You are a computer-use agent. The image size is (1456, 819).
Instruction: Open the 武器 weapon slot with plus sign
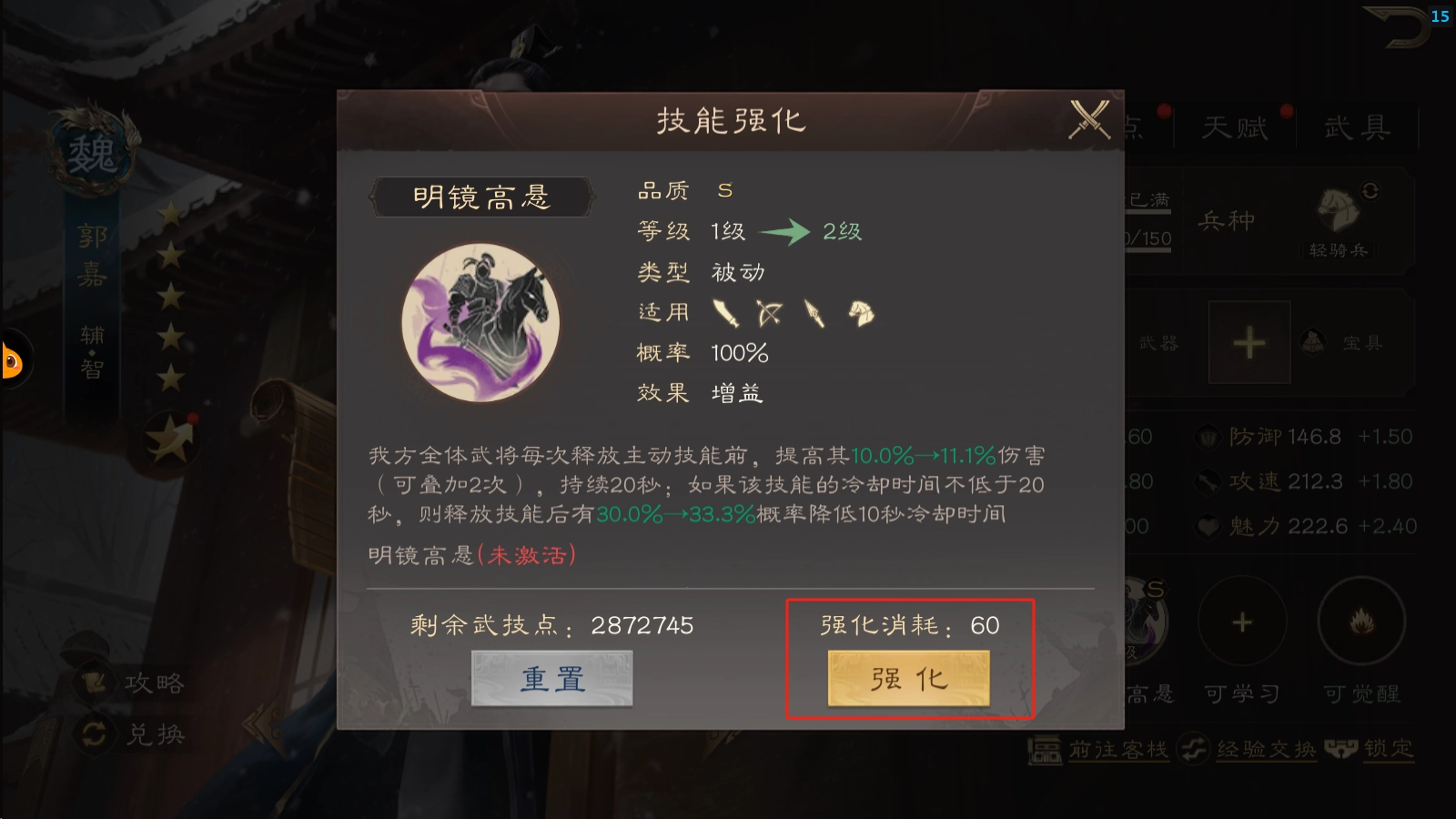[x=1249, y=341]
